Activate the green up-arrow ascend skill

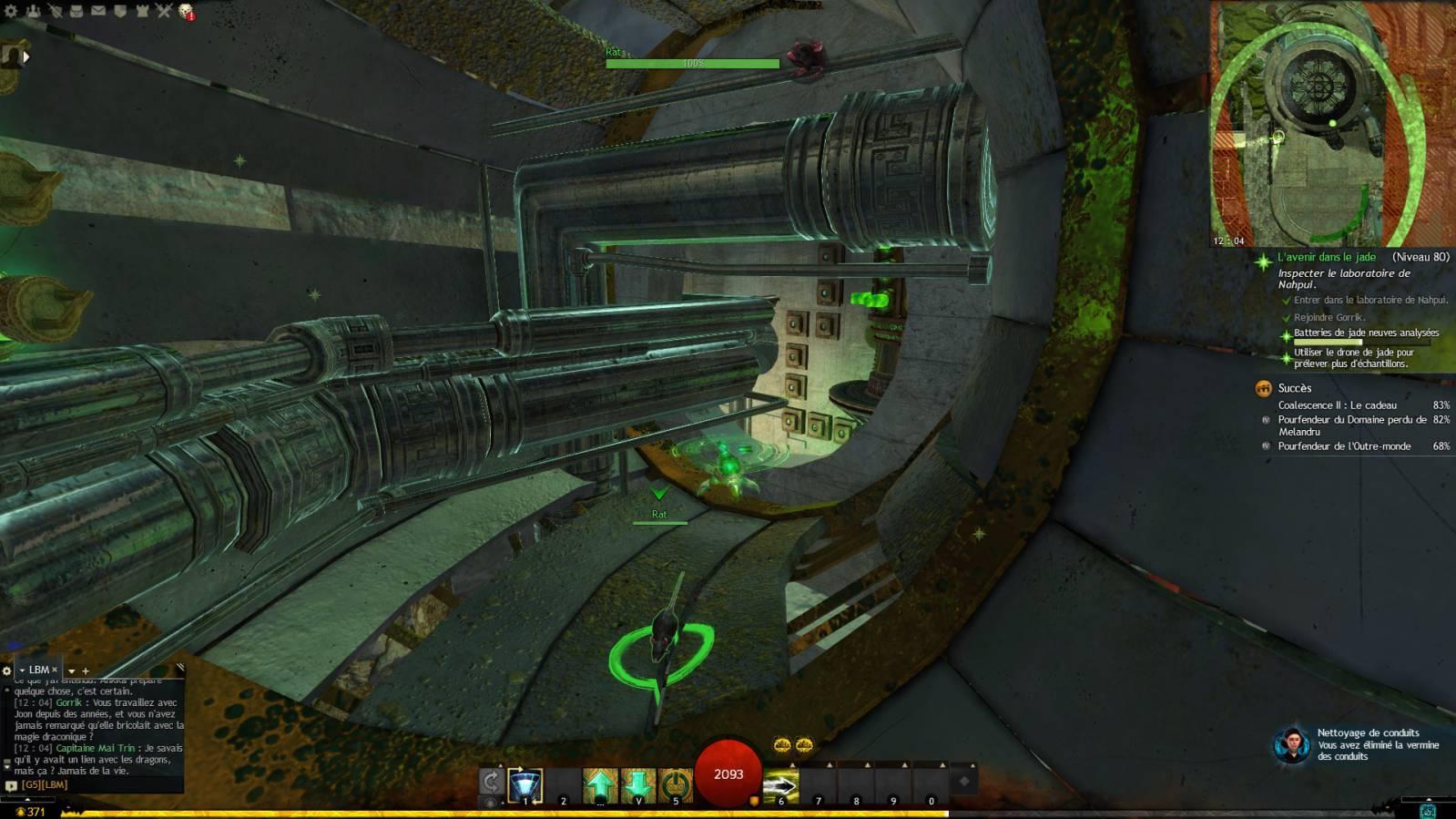(x=600, y=784)
